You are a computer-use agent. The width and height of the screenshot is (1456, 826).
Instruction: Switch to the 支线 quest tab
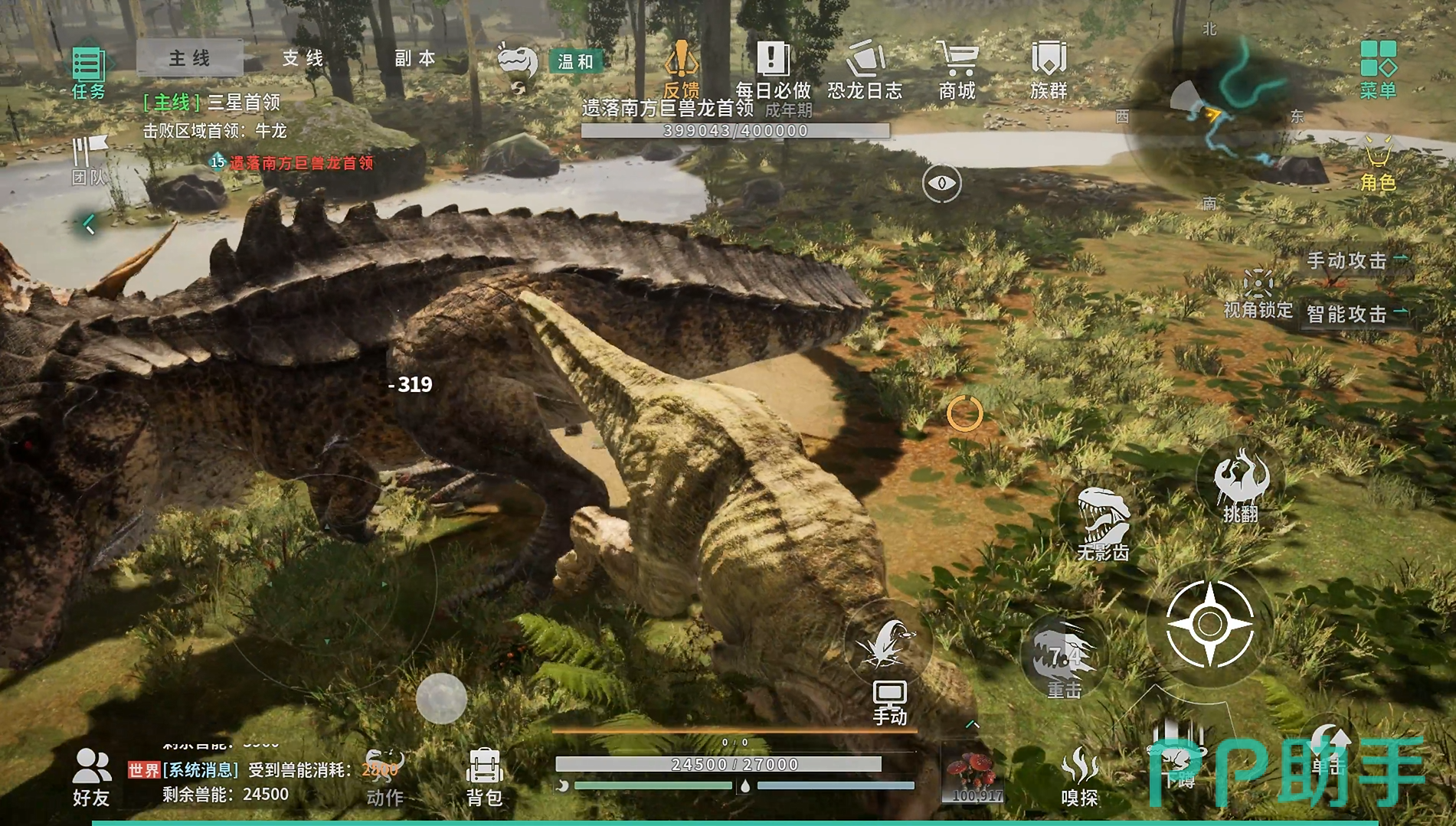click(303, 58)
